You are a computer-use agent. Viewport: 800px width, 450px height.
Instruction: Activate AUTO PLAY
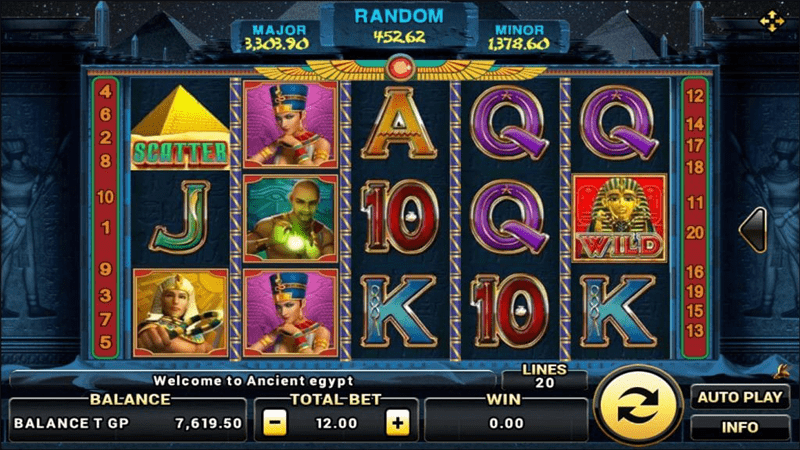(739, 397)
